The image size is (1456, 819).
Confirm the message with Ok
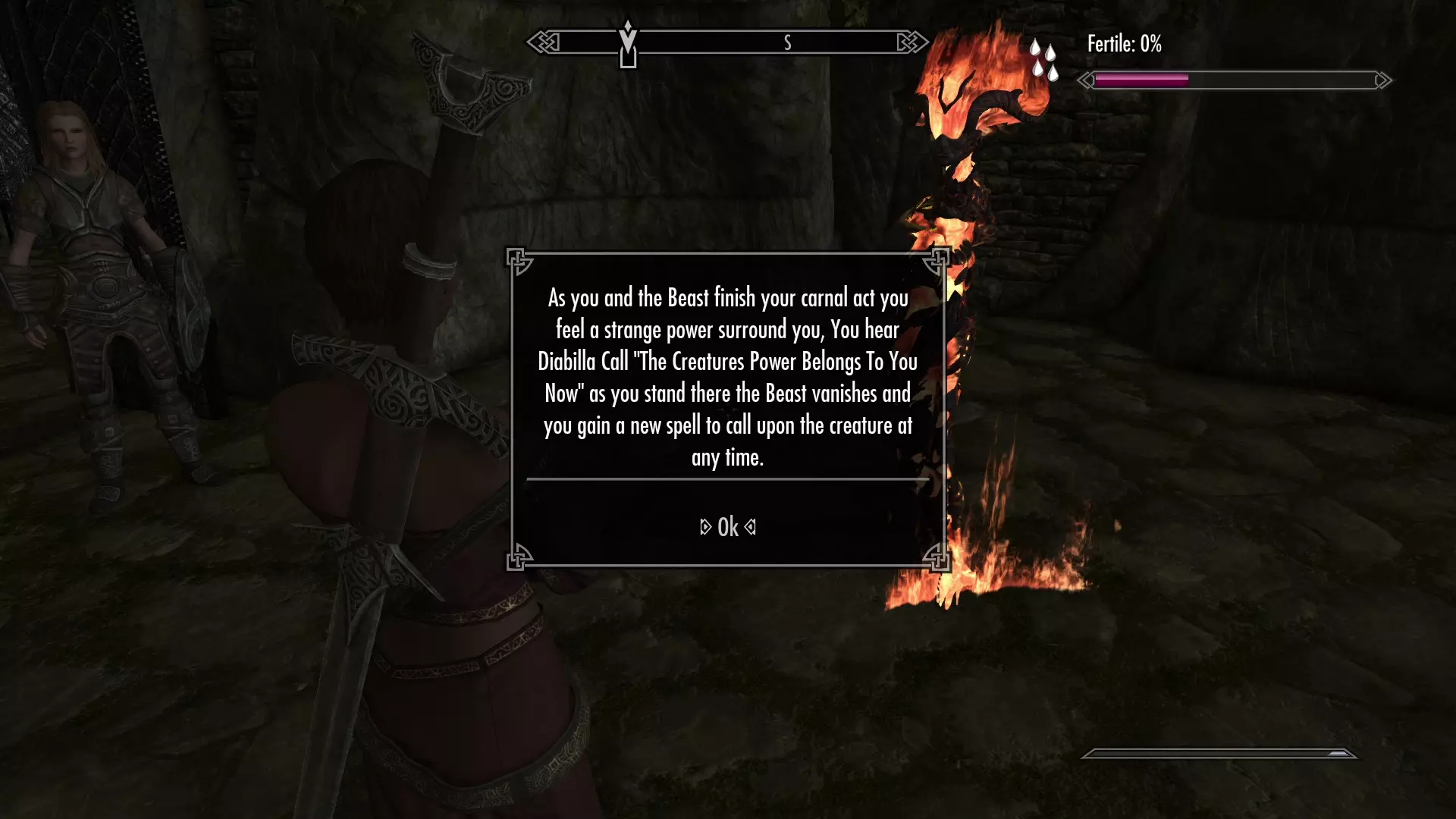tap(728, 527)
